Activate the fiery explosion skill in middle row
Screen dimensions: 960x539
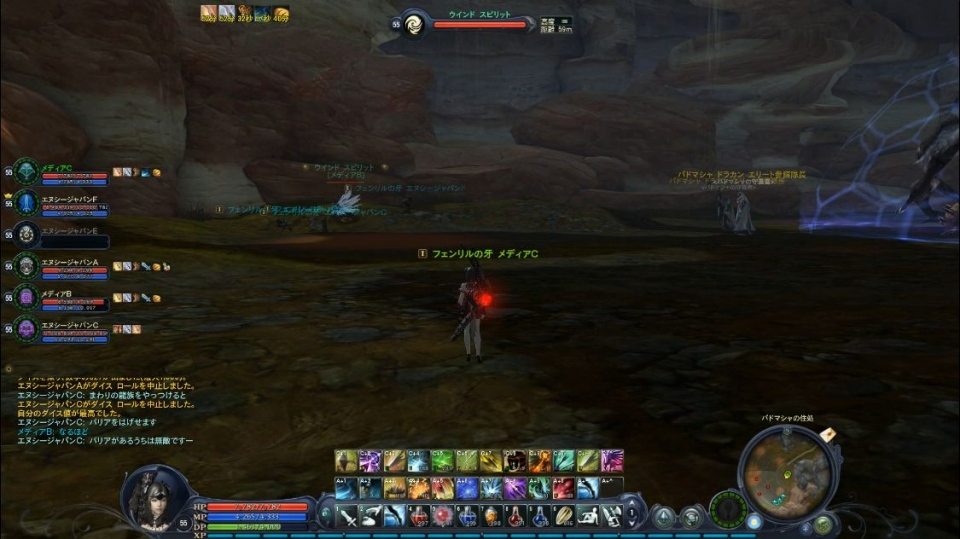(x=418, y=488)
